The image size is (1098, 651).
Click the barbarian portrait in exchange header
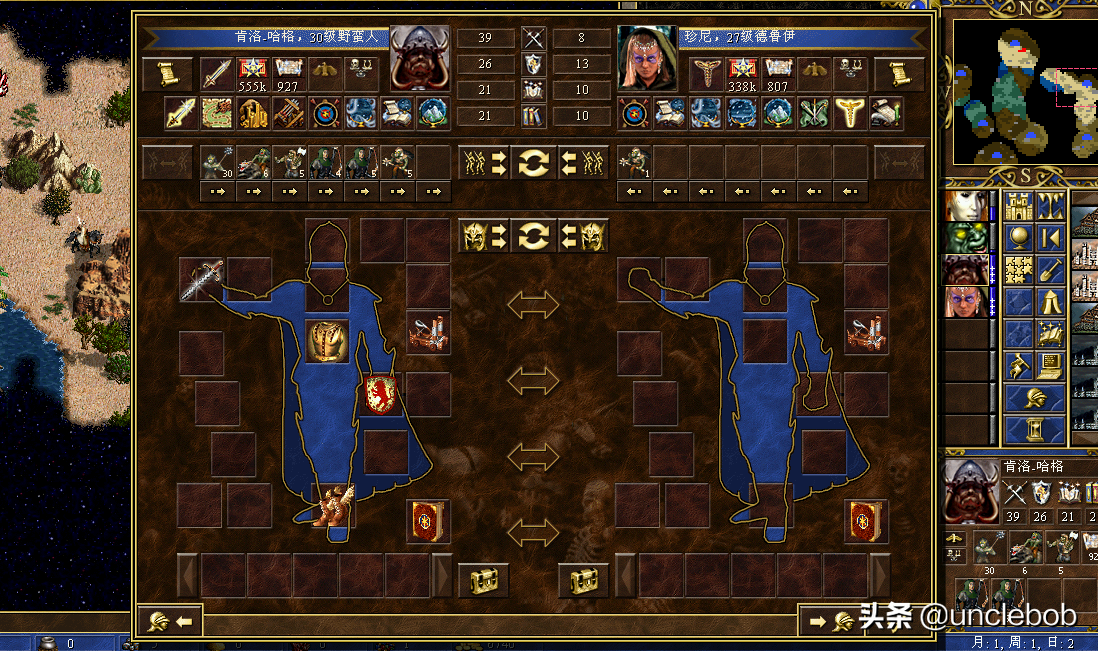pos(419,58)
